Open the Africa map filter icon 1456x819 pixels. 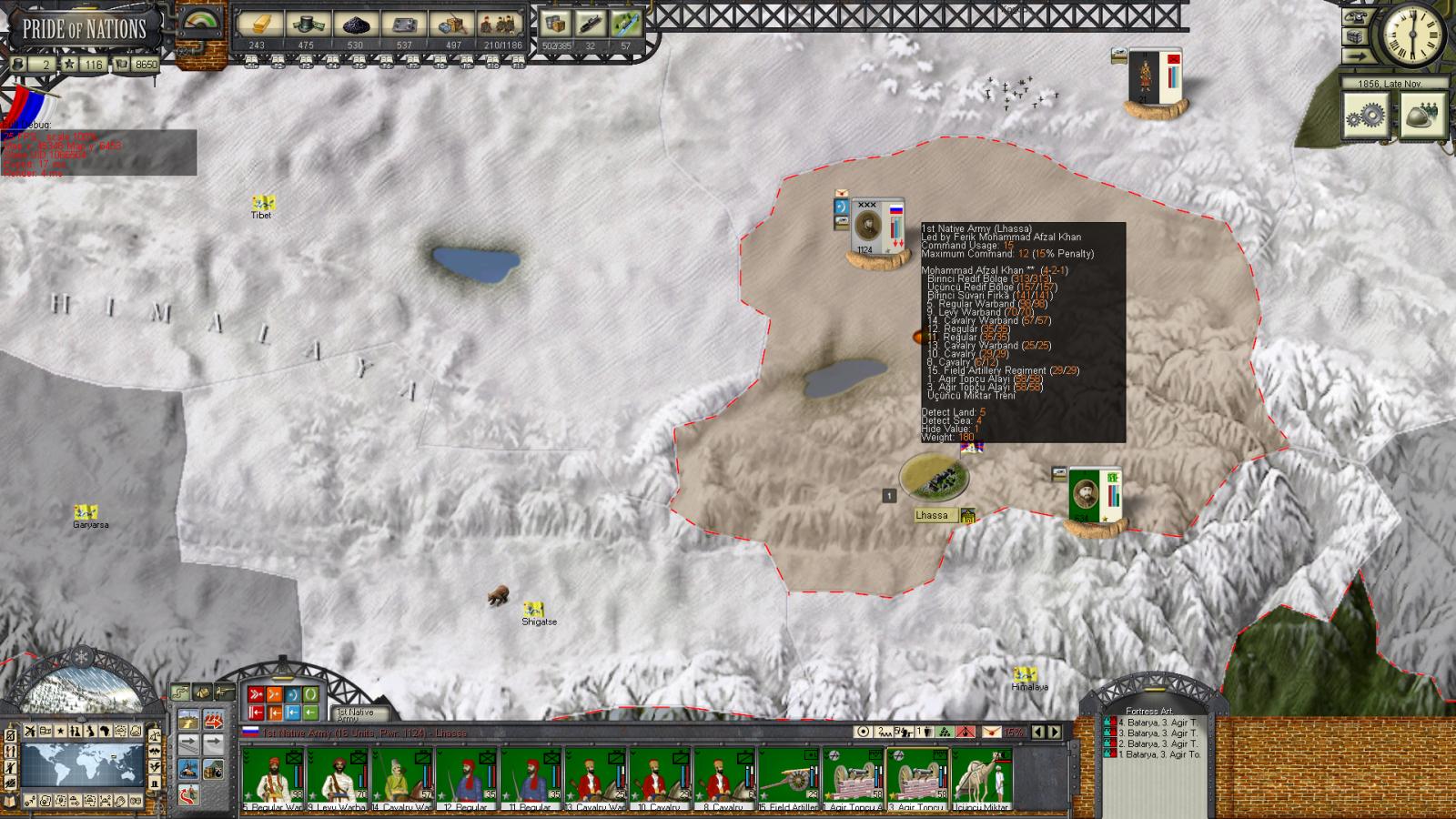tap(106, 732)
